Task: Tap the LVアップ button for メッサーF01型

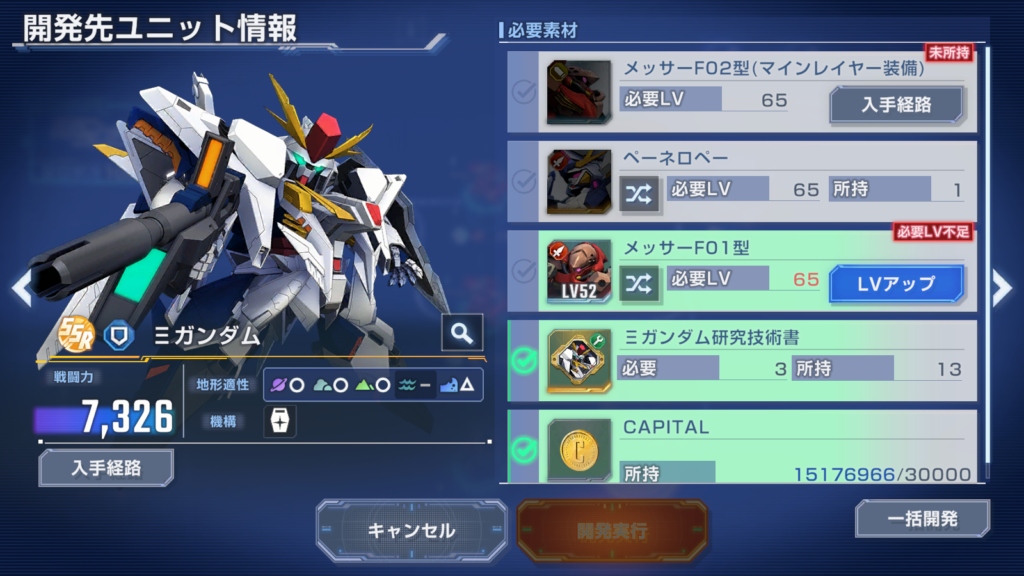Action: [896, 283]
